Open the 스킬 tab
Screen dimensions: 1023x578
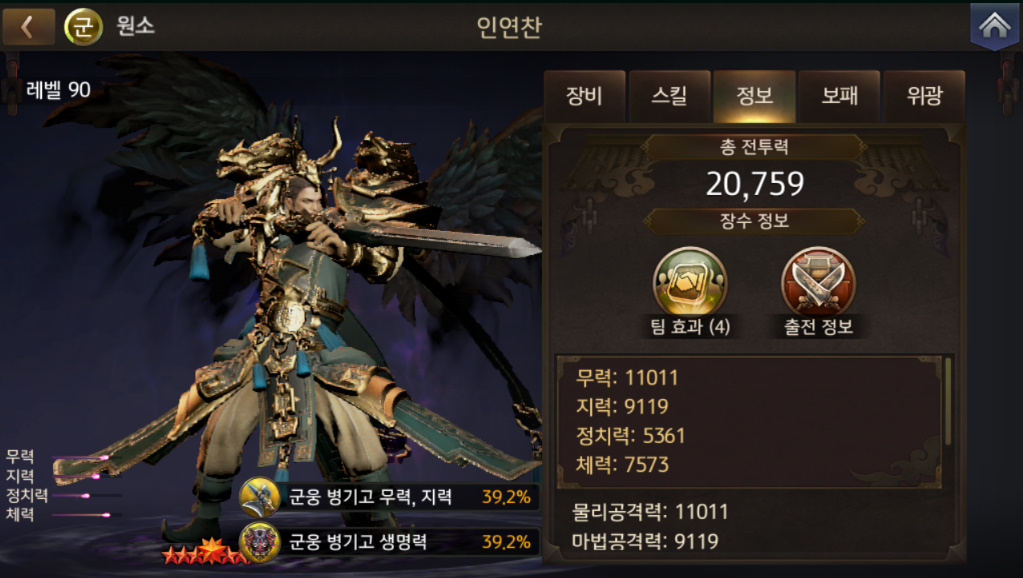(x=669, y=97)
